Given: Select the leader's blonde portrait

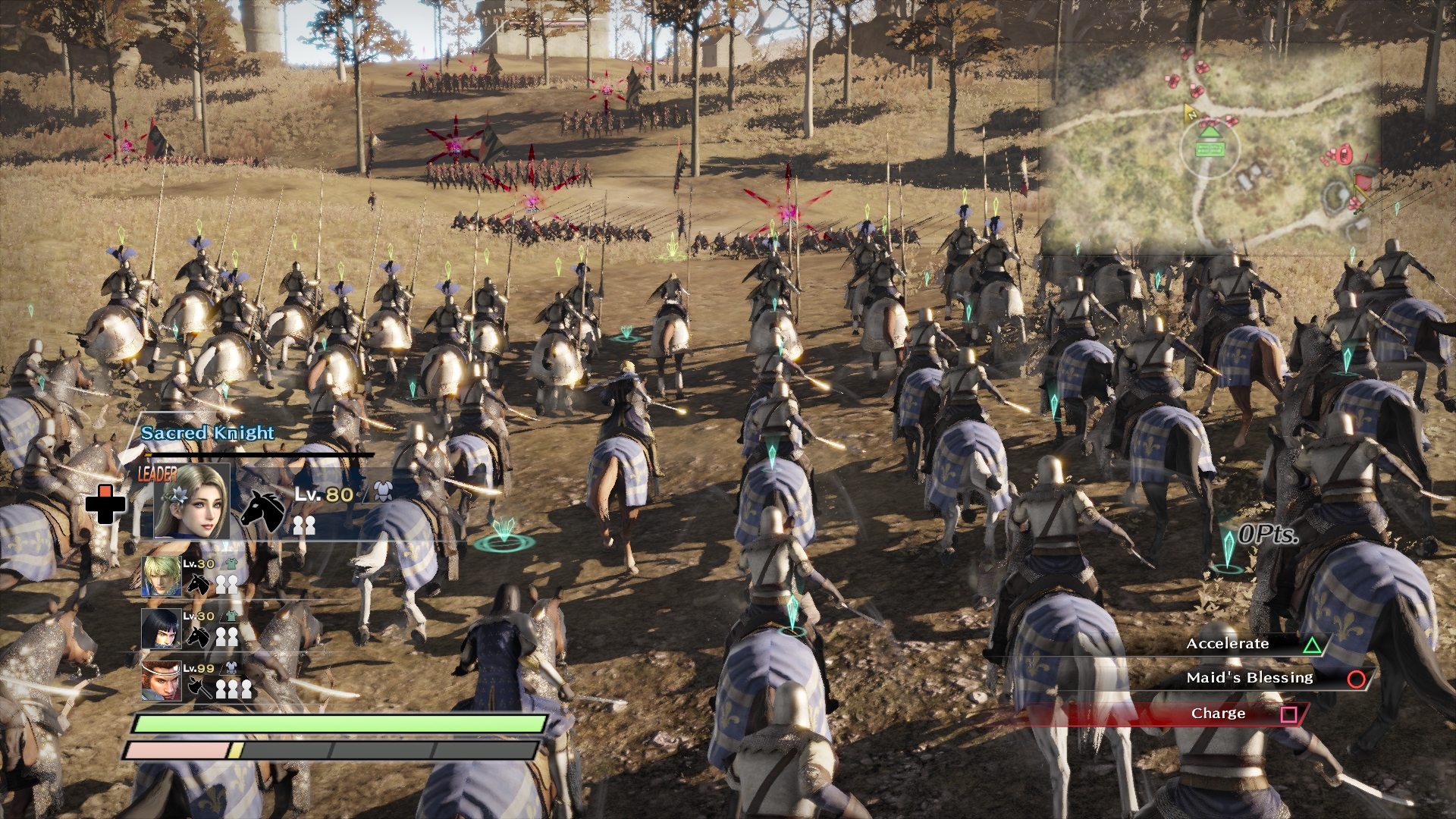Looking at the screenshot, I should click(x=191, y=501).
